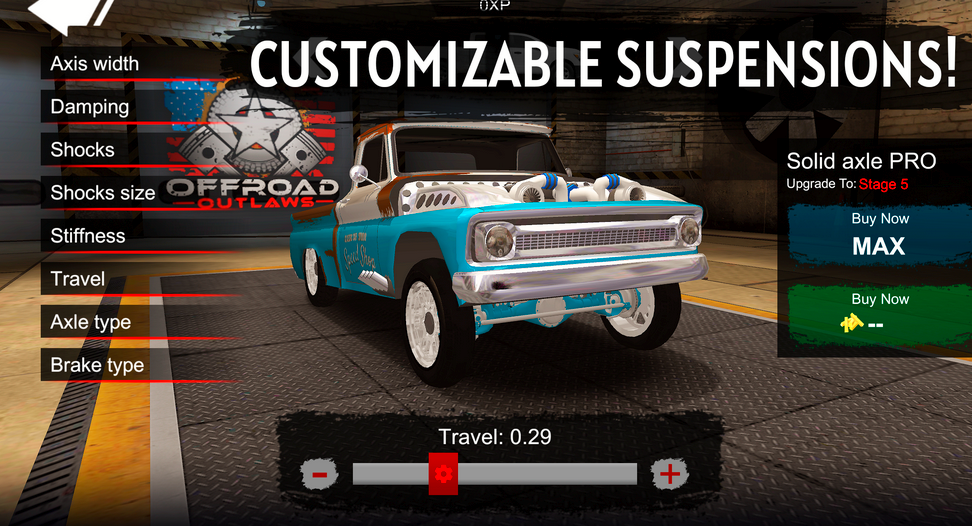Image resolution: width=972 pixels, height=526 pixels.
Task: Increase Travel with the plus button
Action: (669, 473)
